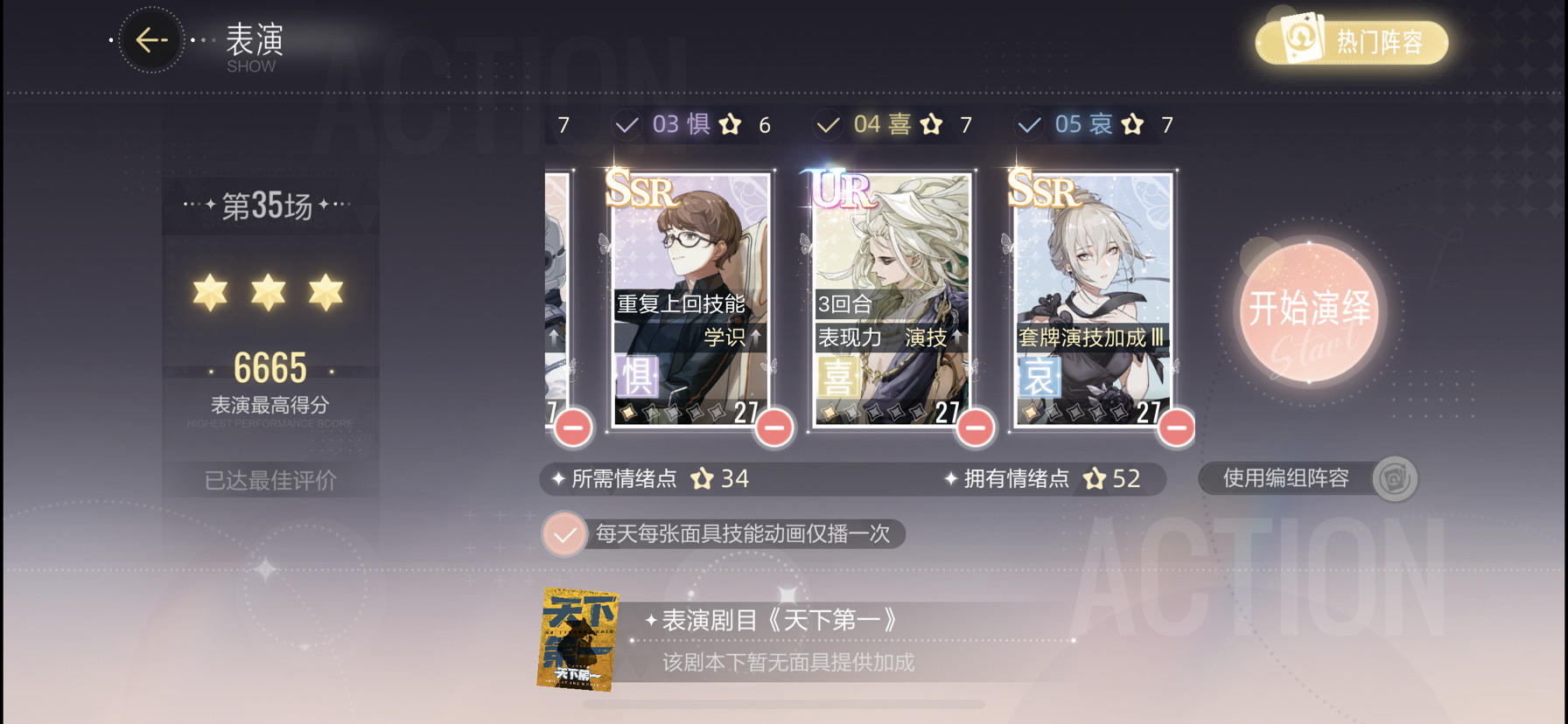This screenshot has width=1568, height=724.
Task: Click the @ circle icon beside 使用编组阵容
Action: [x=1395, y=478]
